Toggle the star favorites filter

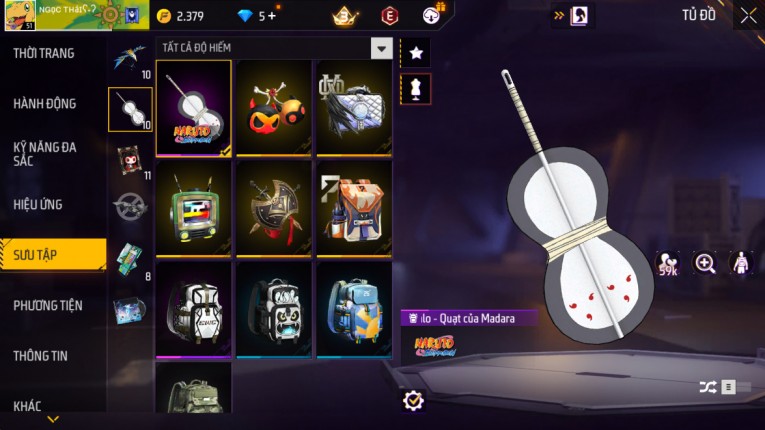415,53
